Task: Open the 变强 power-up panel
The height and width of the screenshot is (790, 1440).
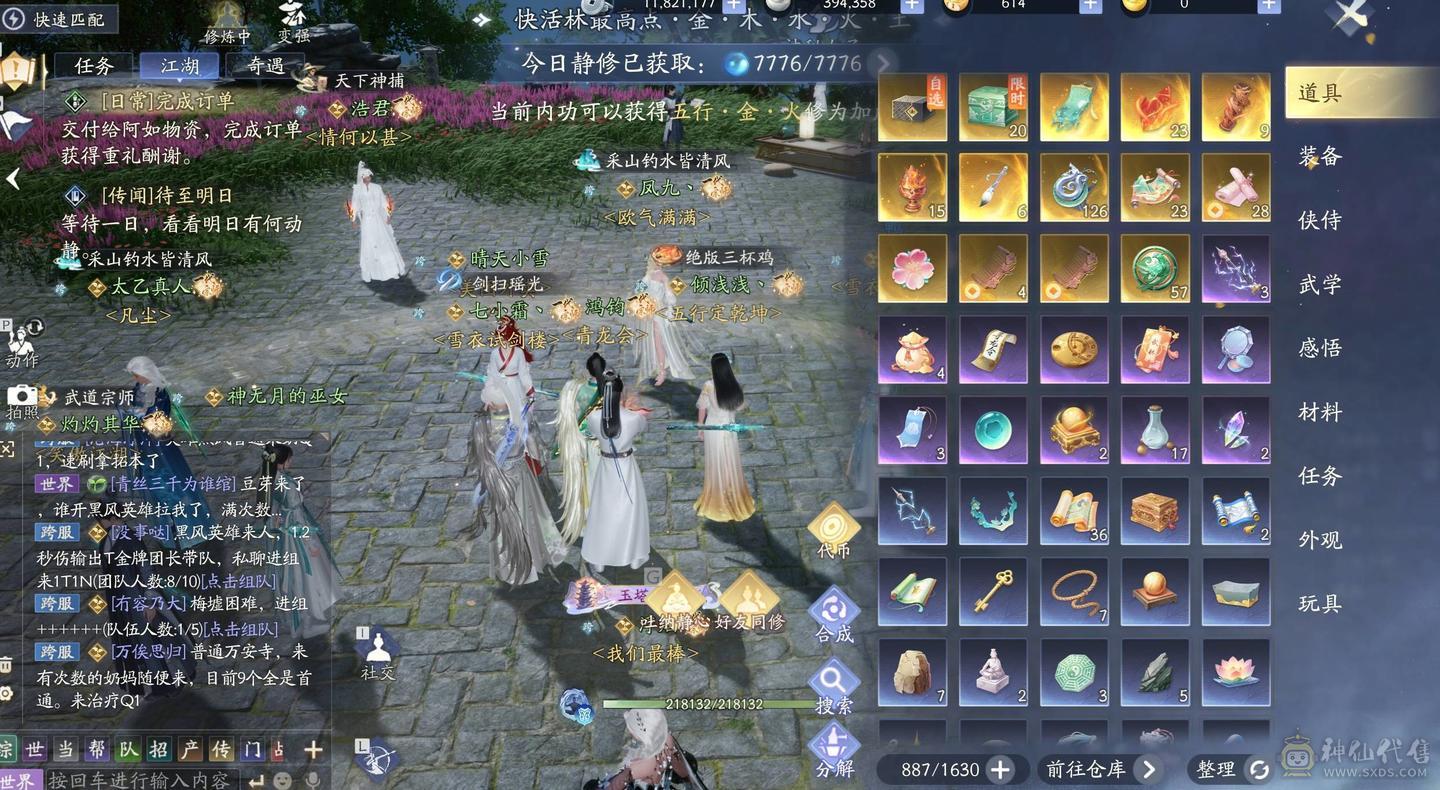Action: [x=295, y=24]
